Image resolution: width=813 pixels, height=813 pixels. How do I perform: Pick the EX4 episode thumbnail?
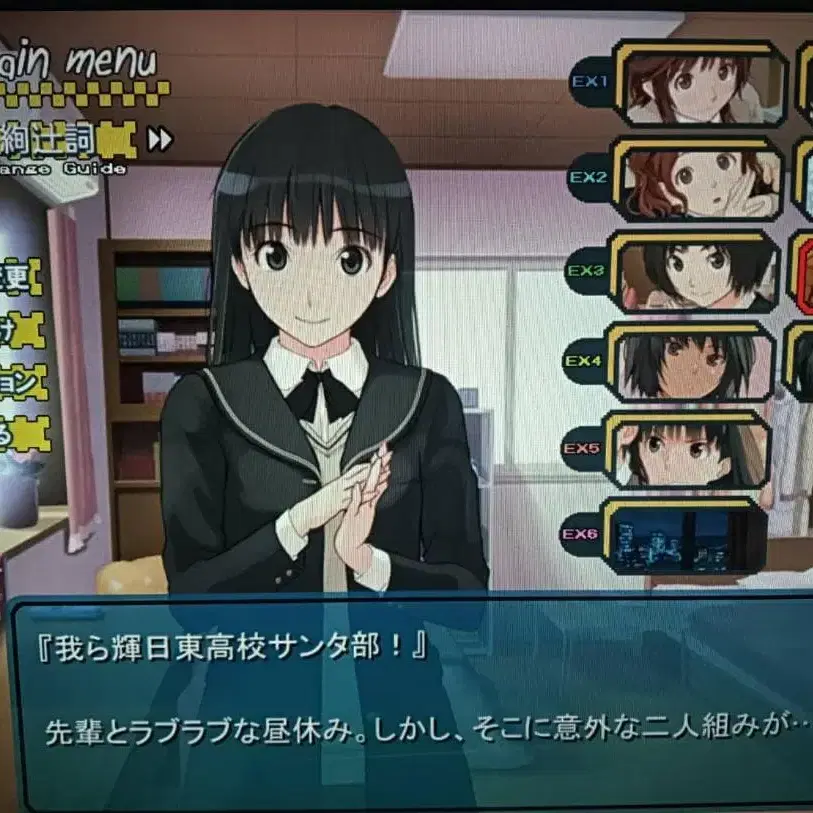[691, 362]
